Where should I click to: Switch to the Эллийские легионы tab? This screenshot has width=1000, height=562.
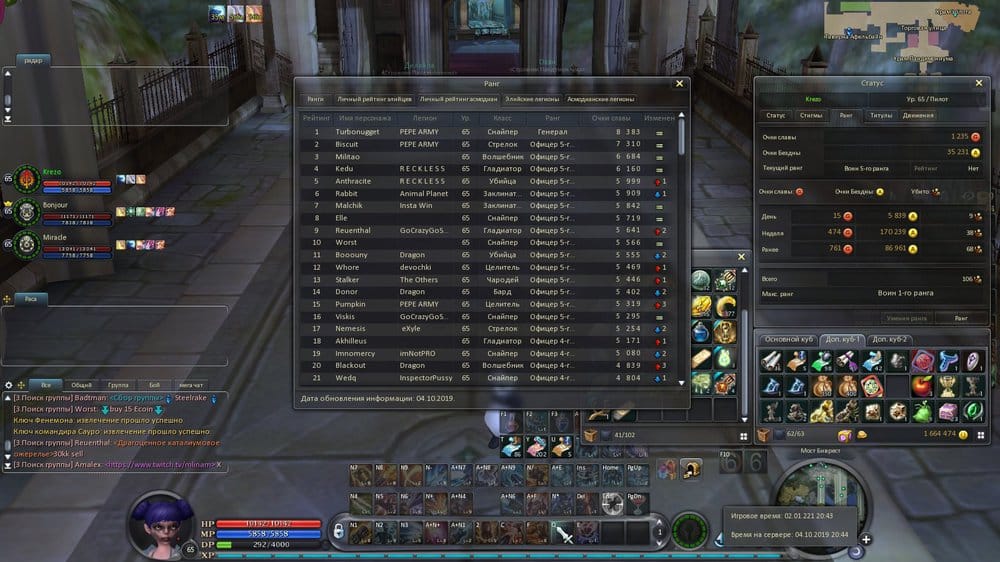(530, 100)
